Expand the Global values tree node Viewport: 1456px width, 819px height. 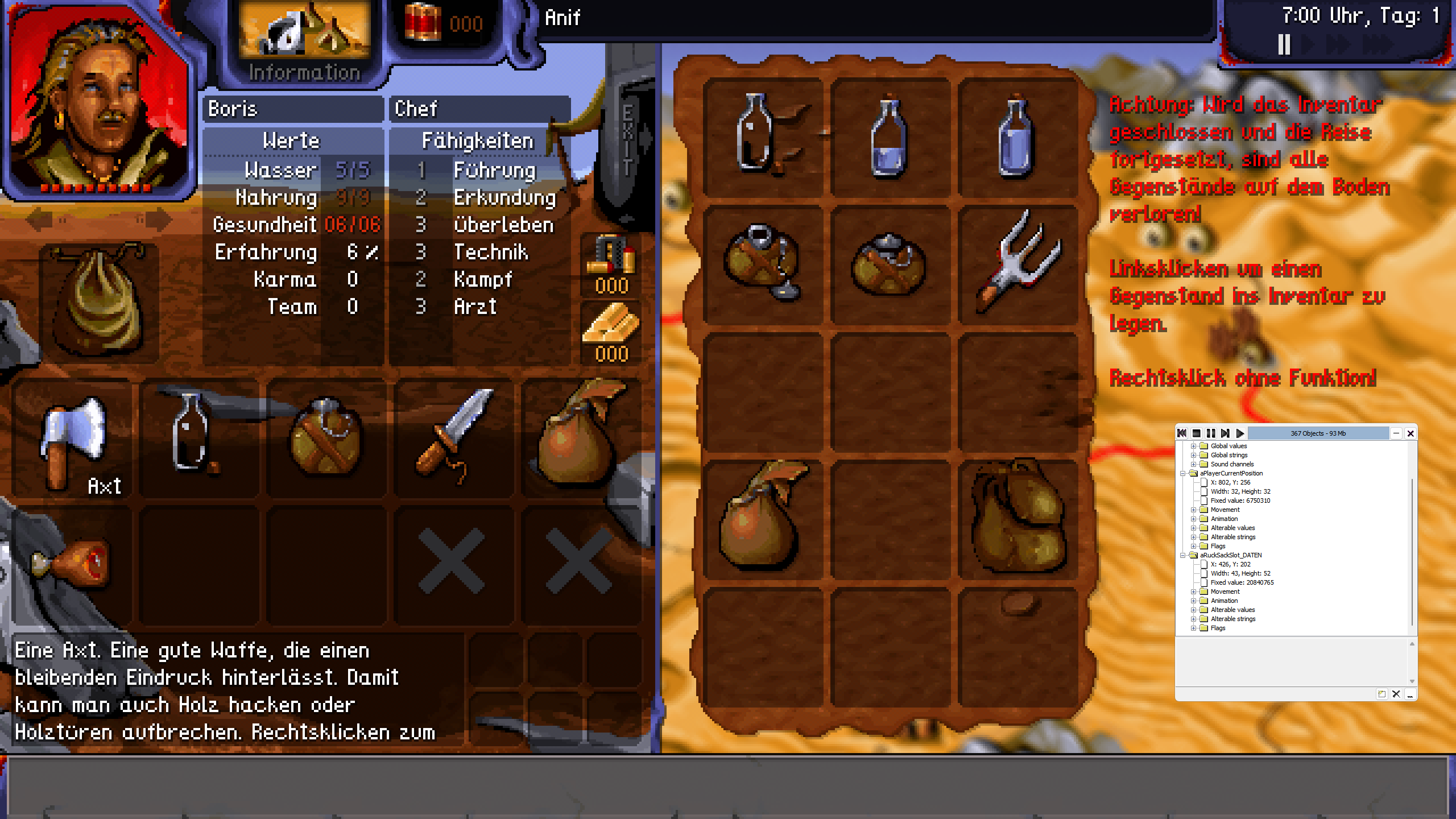1193,446
